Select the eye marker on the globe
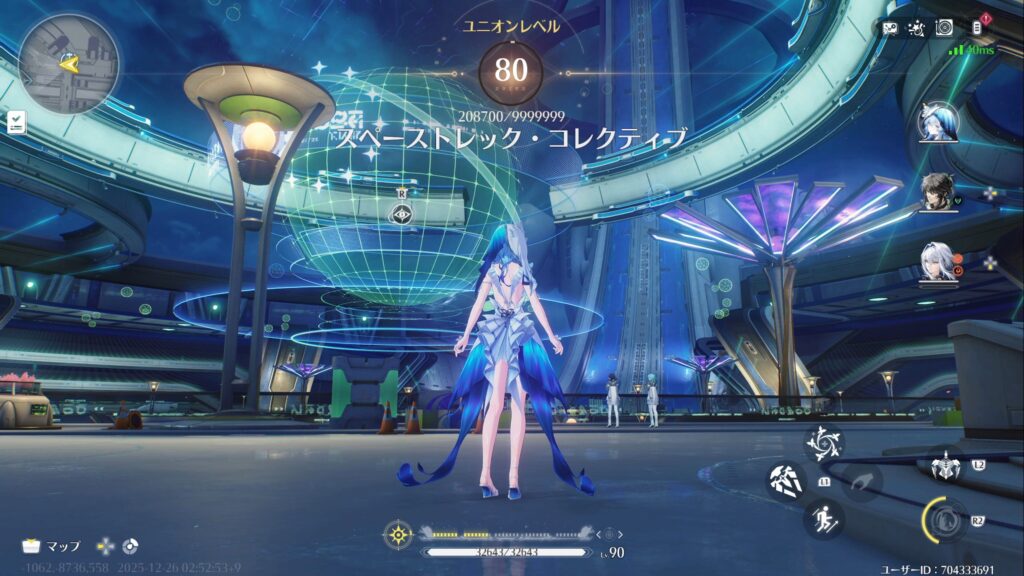The height and width of the screenshot is (576, 1024). click(x=402, y=212)
